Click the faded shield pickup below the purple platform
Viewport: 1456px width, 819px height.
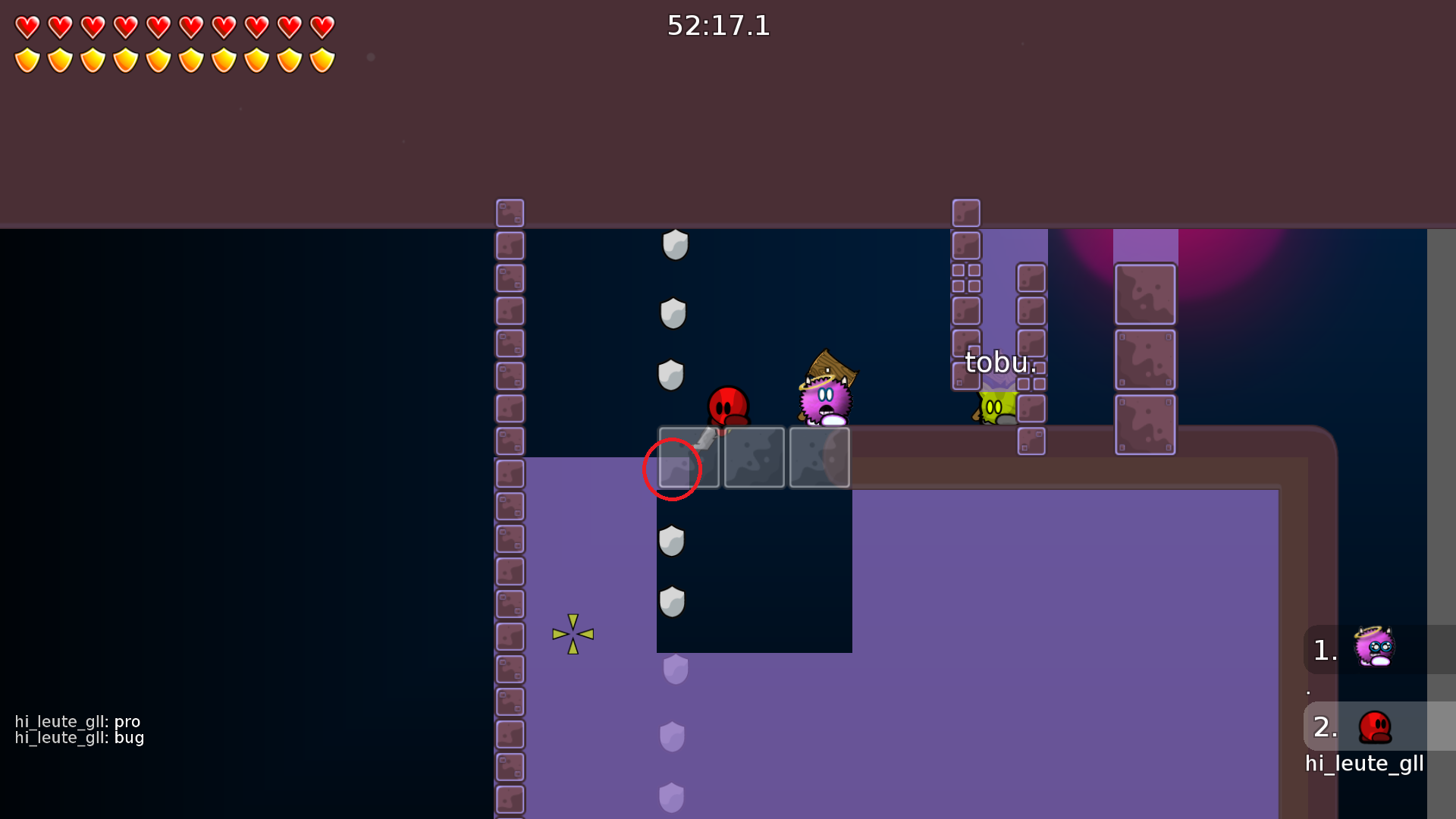click(x=674, y=667)
